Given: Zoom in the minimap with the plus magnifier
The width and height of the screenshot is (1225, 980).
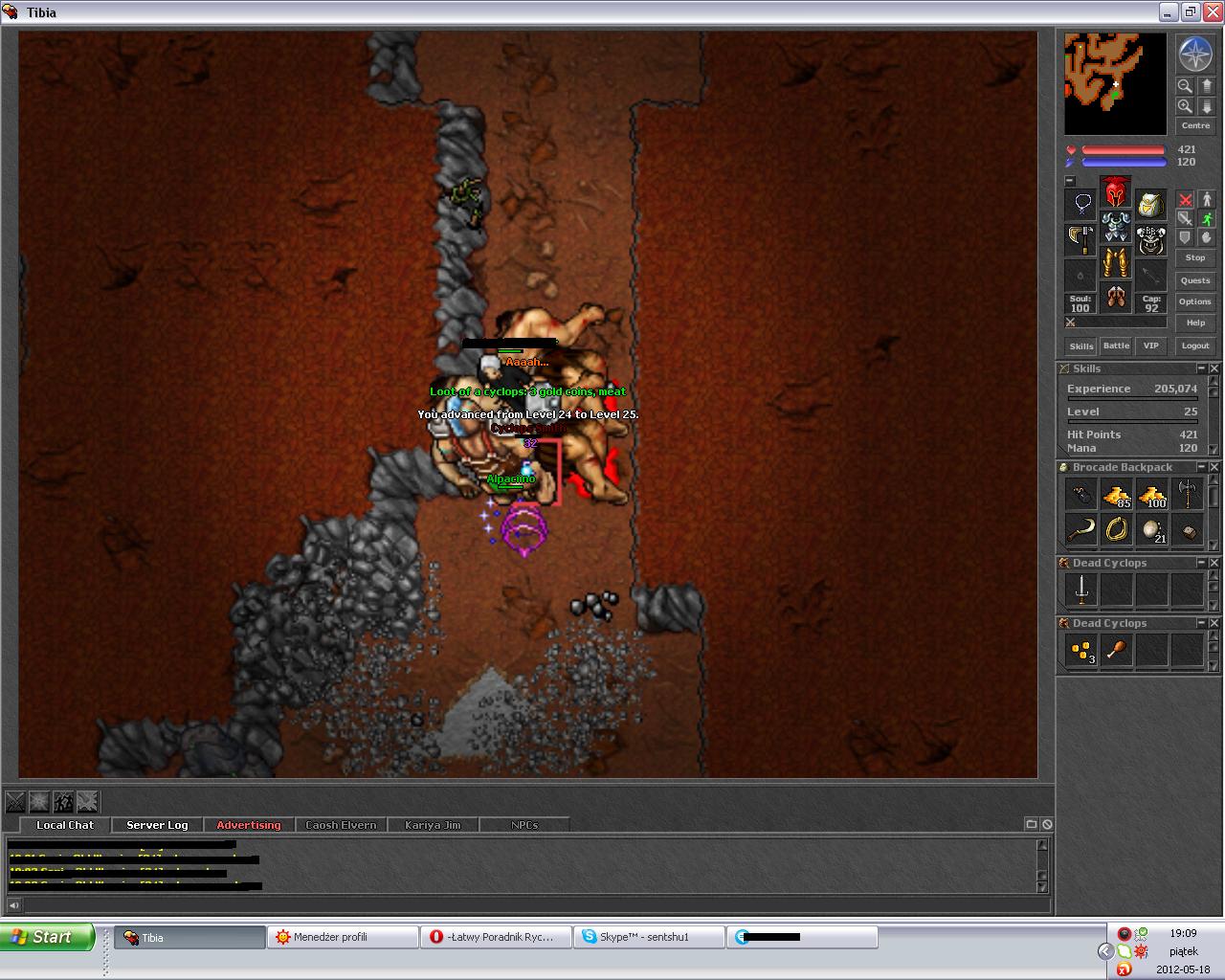Looking at the screenshot, I should tap(1185, 106).
